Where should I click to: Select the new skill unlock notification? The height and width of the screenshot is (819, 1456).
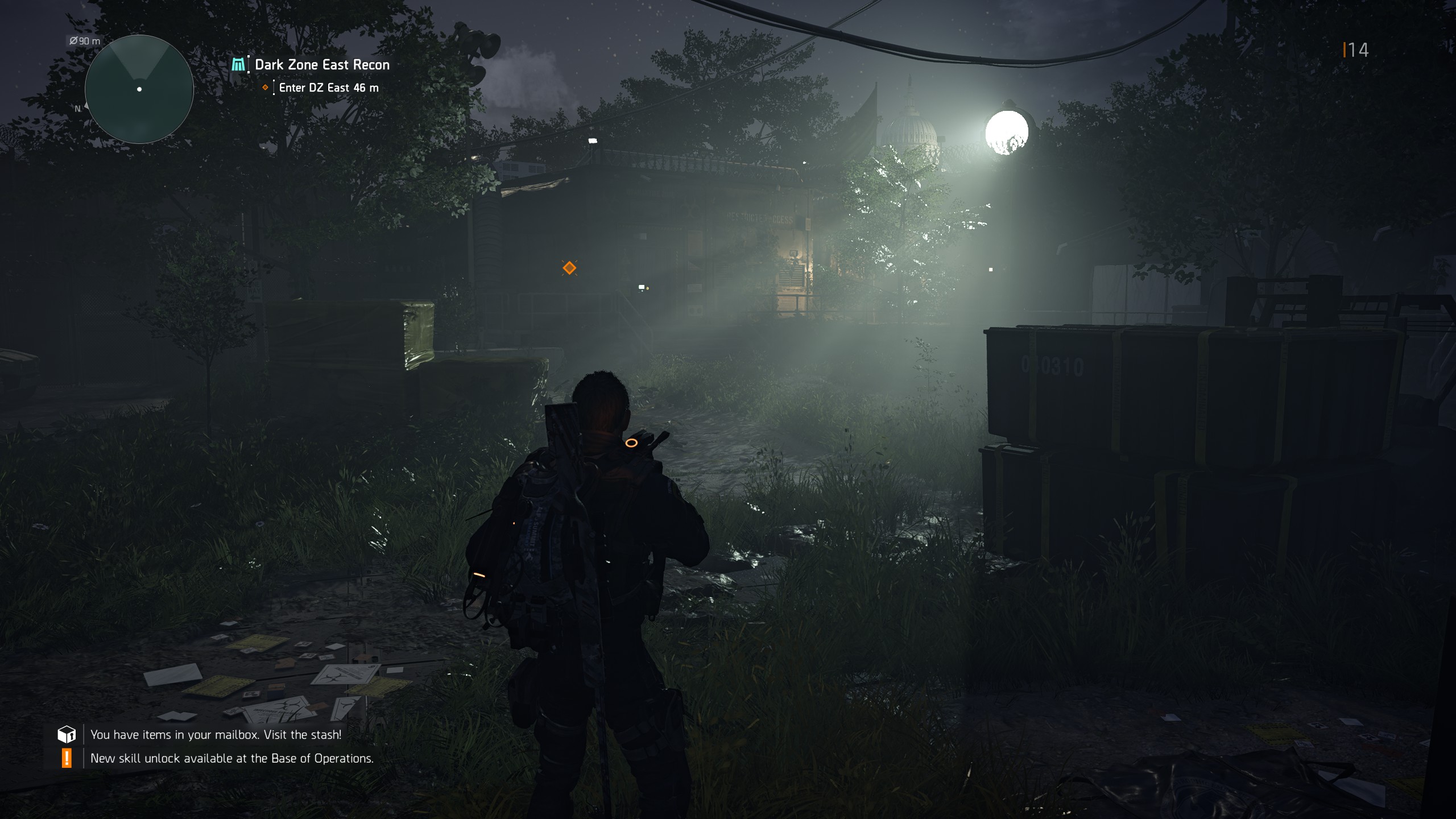tap(231, 758)
